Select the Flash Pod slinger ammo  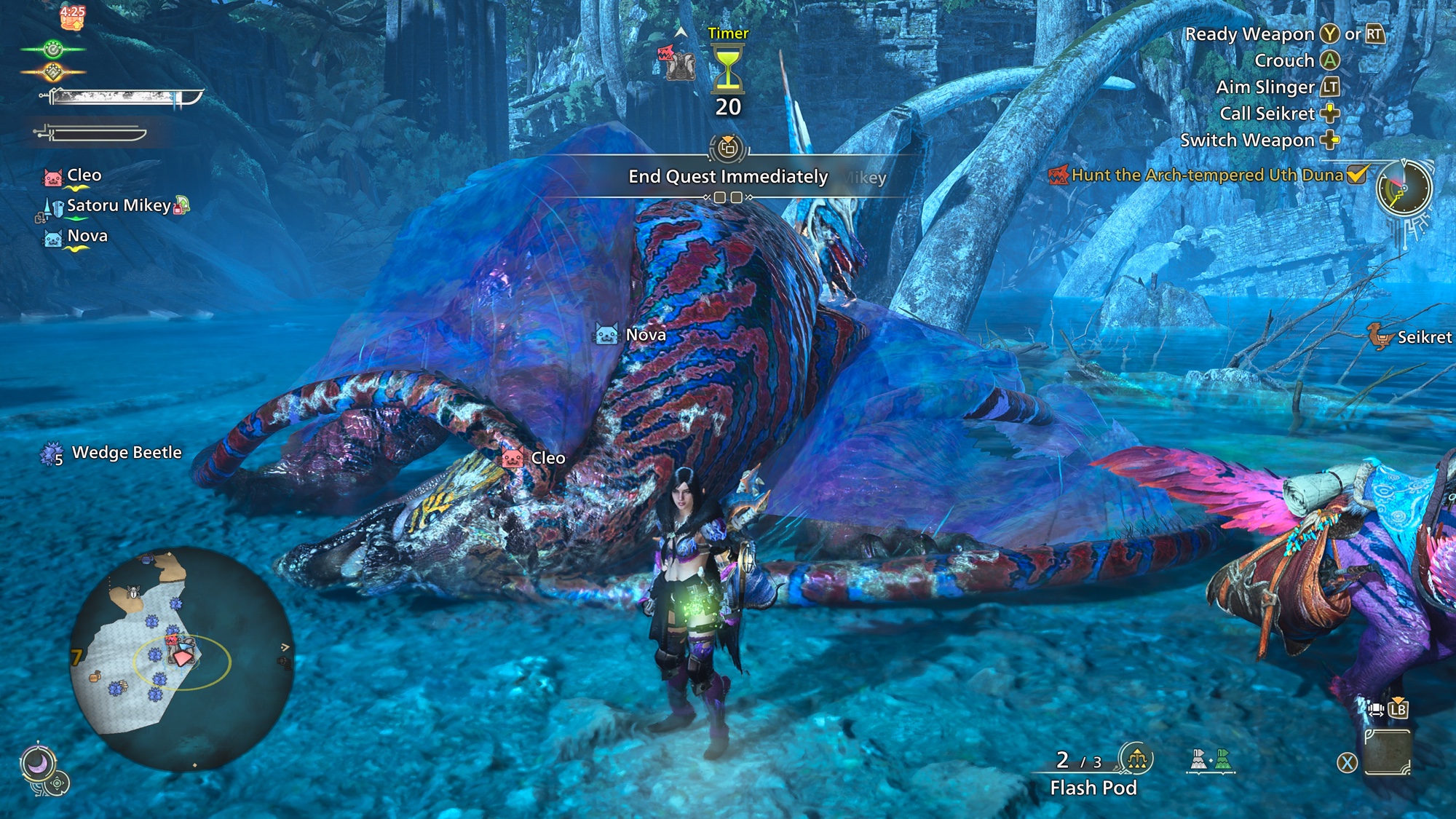pos(1093,787)
